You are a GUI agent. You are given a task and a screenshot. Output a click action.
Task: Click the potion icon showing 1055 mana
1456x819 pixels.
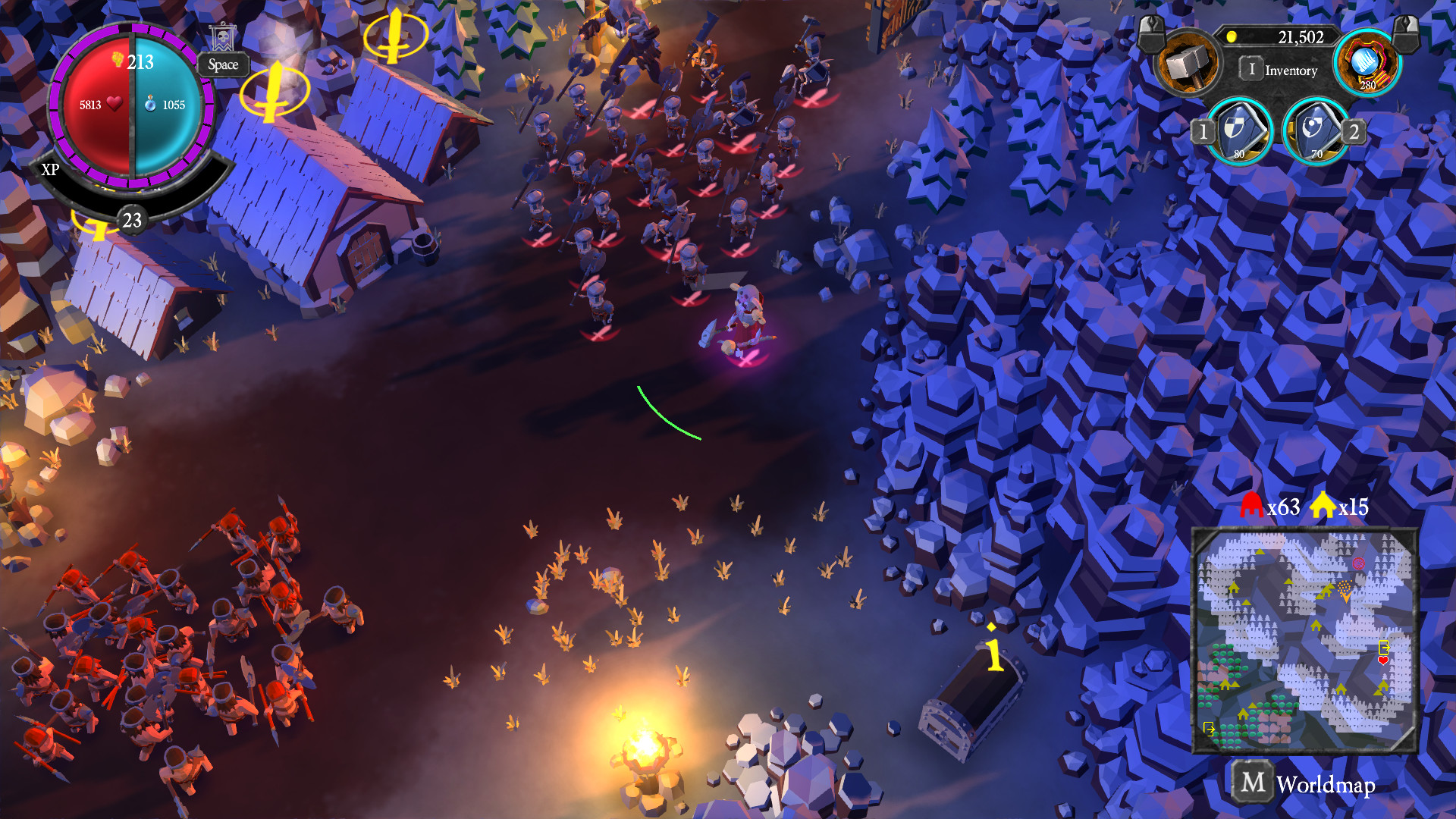(x=150, y=105)
